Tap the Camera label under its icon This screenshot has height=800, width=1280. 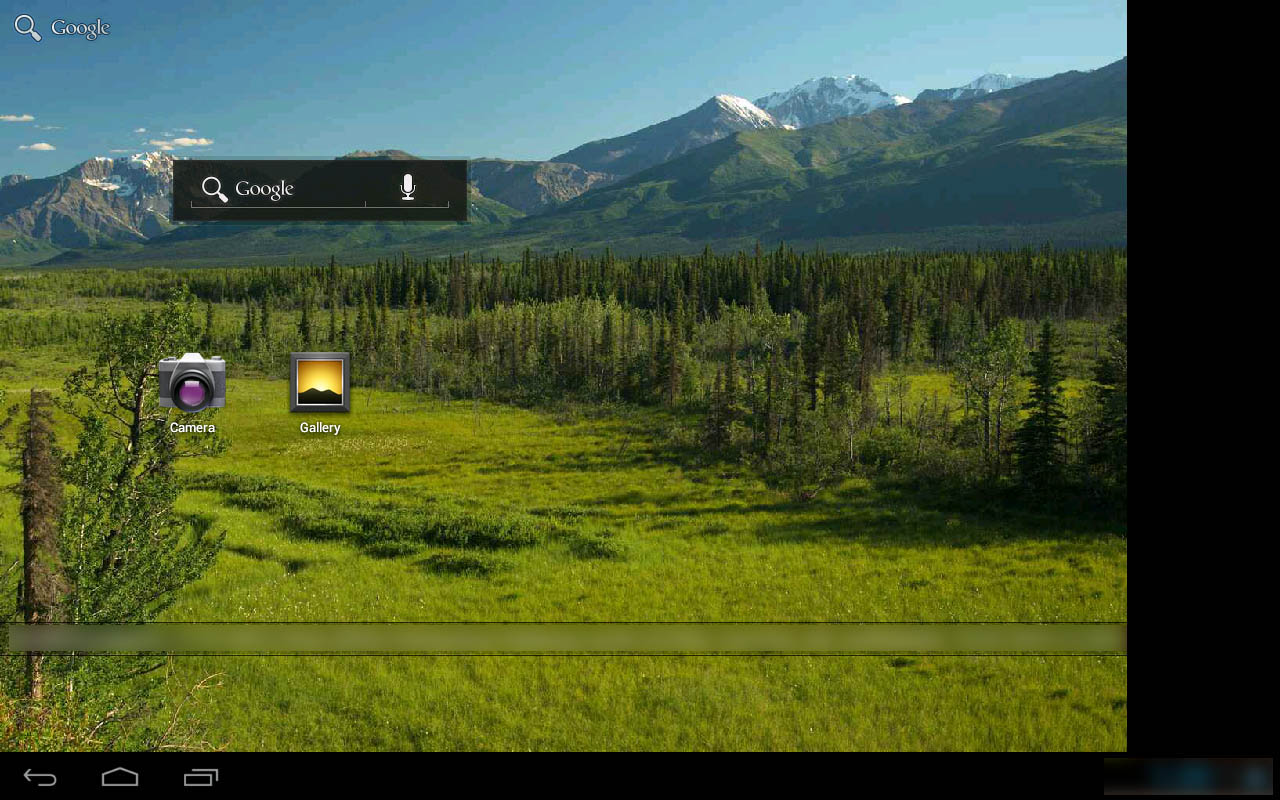[192, 427]
